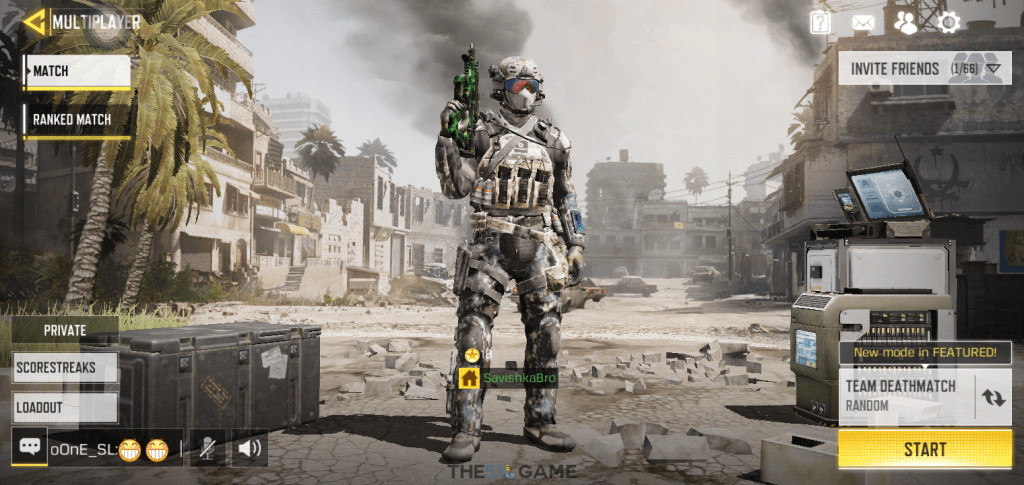1024x485 pixels.
Task: Start the match with the yellow button
Action: tap(925, 449)
